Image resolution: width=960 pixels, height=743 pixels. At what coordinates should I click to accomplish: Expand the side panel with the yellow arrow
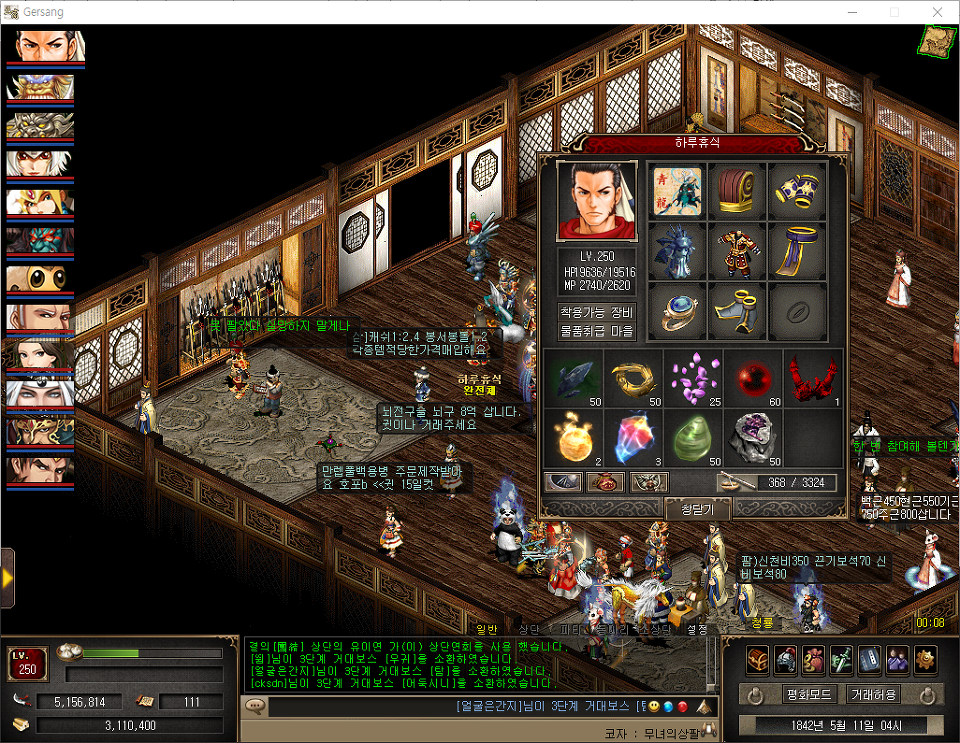7,578
